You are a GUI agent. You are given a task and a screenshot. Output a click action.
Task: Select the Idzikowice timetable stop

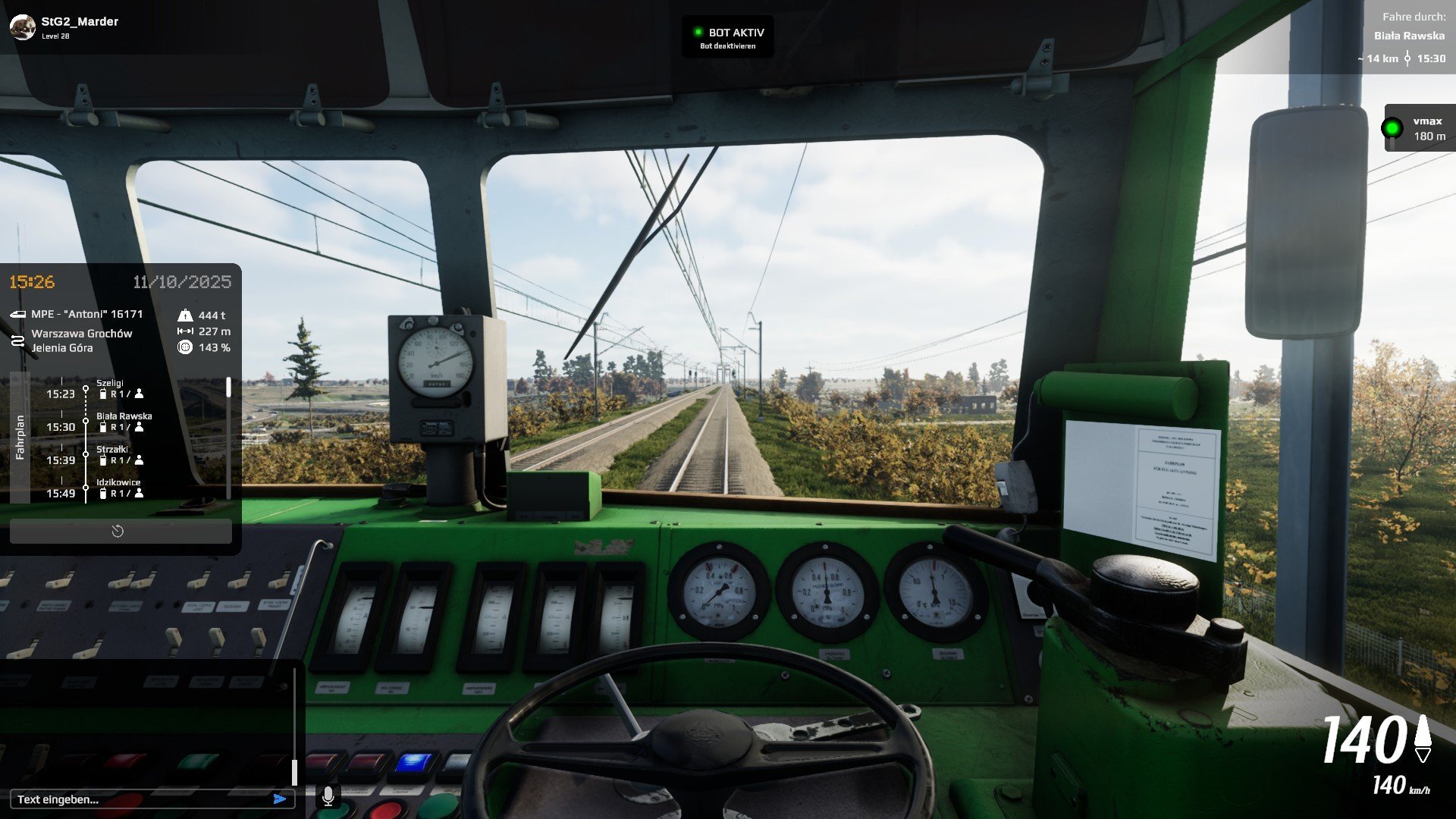[x=119, y=488]
